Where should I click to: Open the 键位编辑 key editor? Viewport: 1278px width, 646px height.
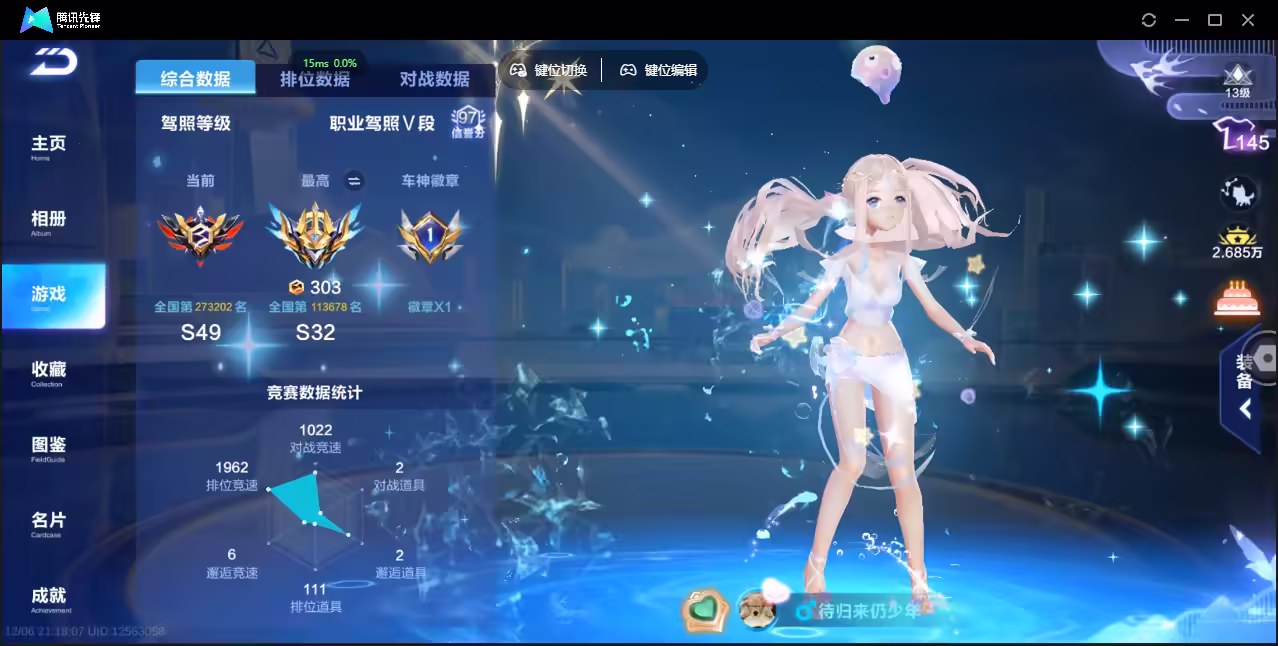tap(659, 70)
